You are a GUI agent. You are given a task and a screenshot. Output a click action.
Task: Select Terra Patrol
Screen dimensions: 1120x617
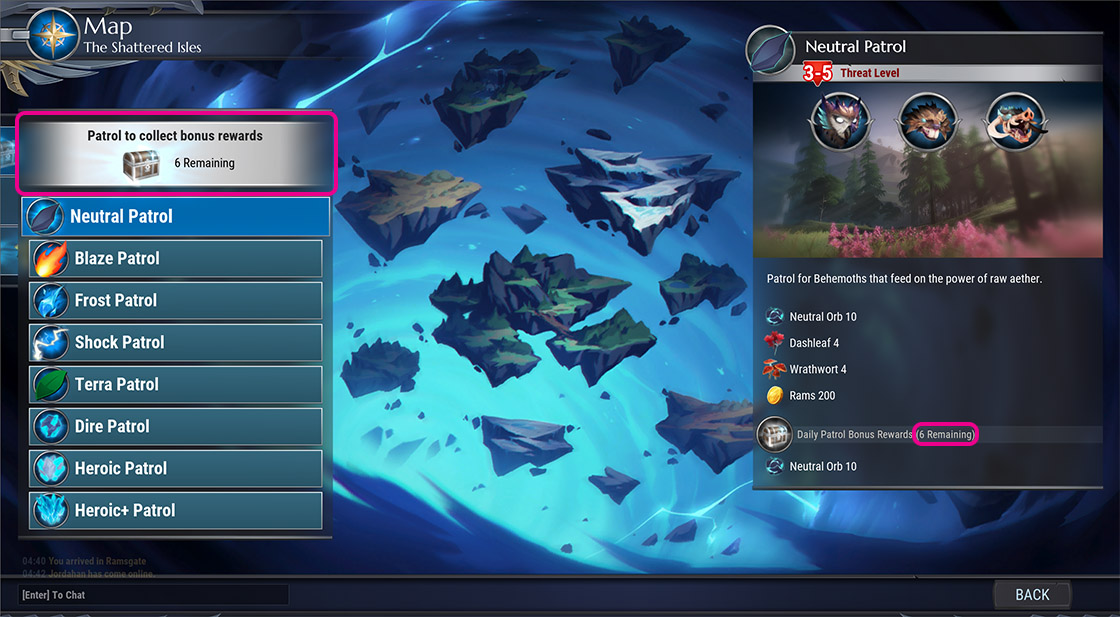[x=176, y=384]
